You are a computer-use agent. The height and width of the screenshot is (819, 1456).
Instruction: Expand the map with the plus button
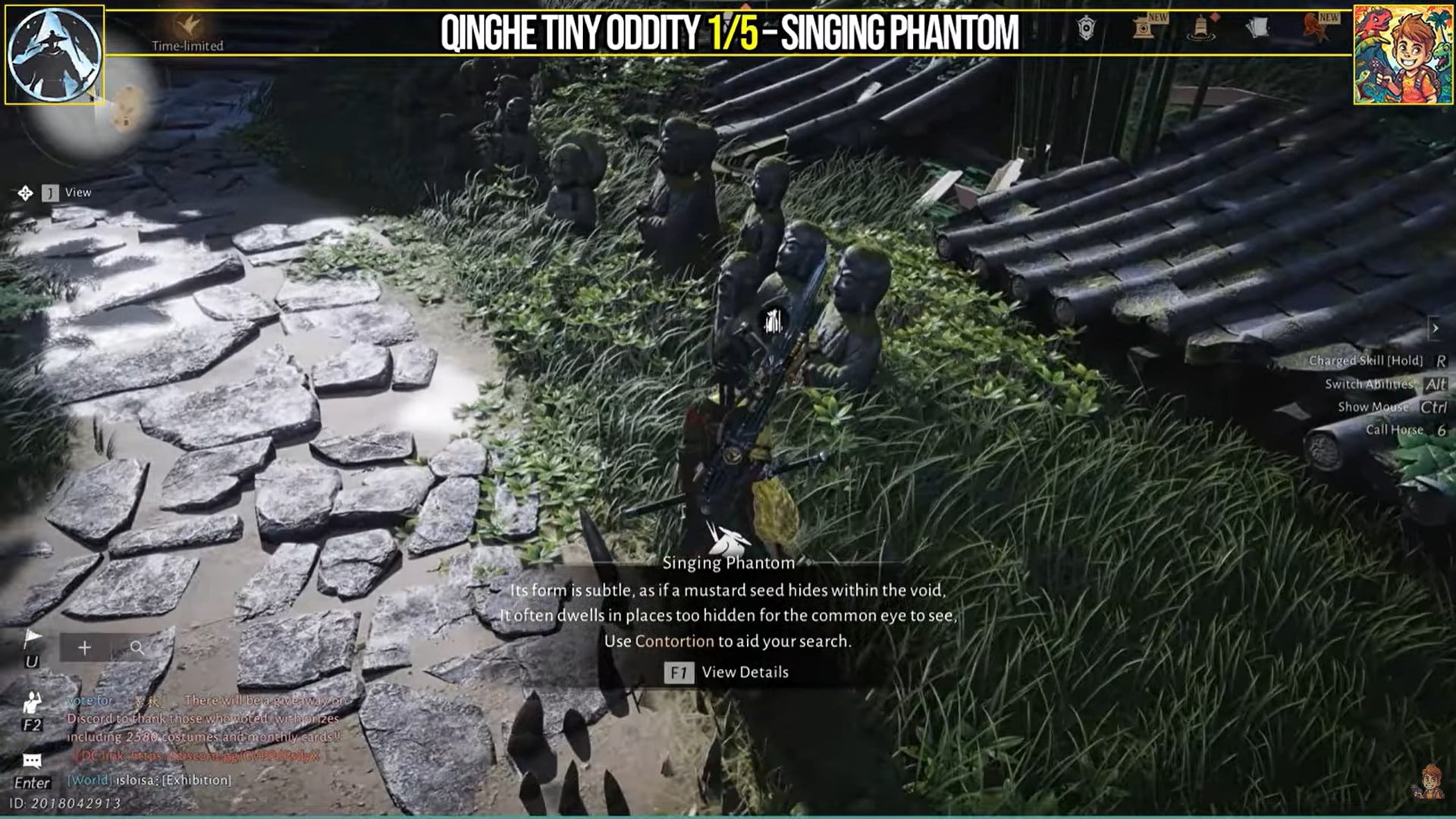85,648
